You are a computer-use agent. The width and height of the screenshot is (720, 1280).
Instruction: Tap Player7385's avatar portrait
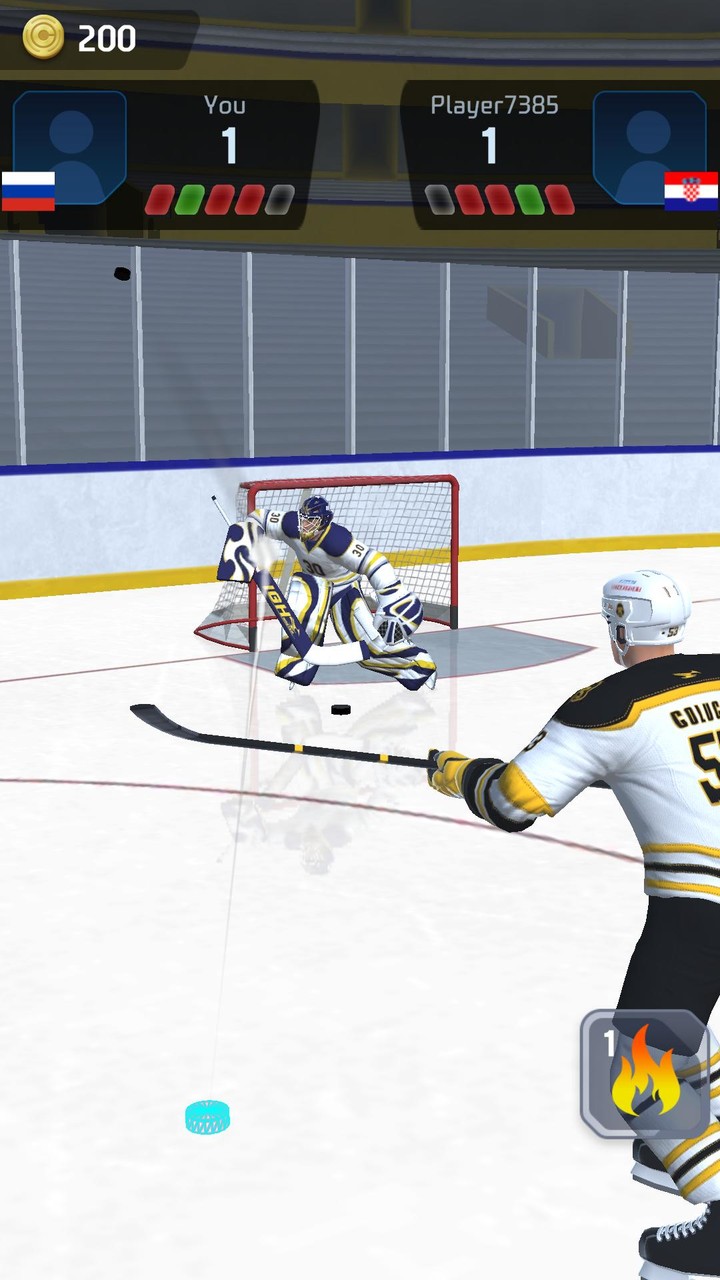click(649, 147)
